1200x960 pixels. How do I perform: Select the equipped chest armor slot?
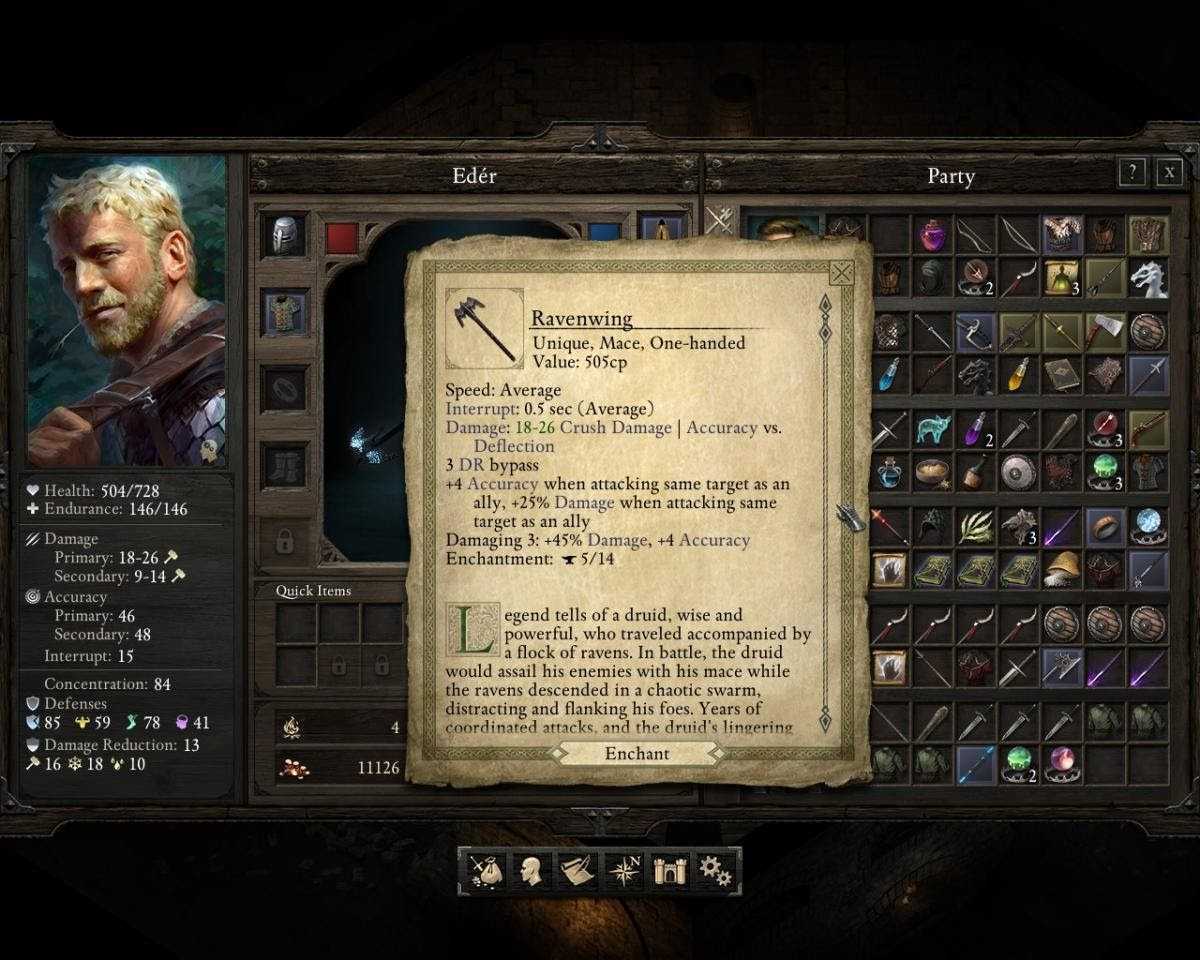coord(284,312)
